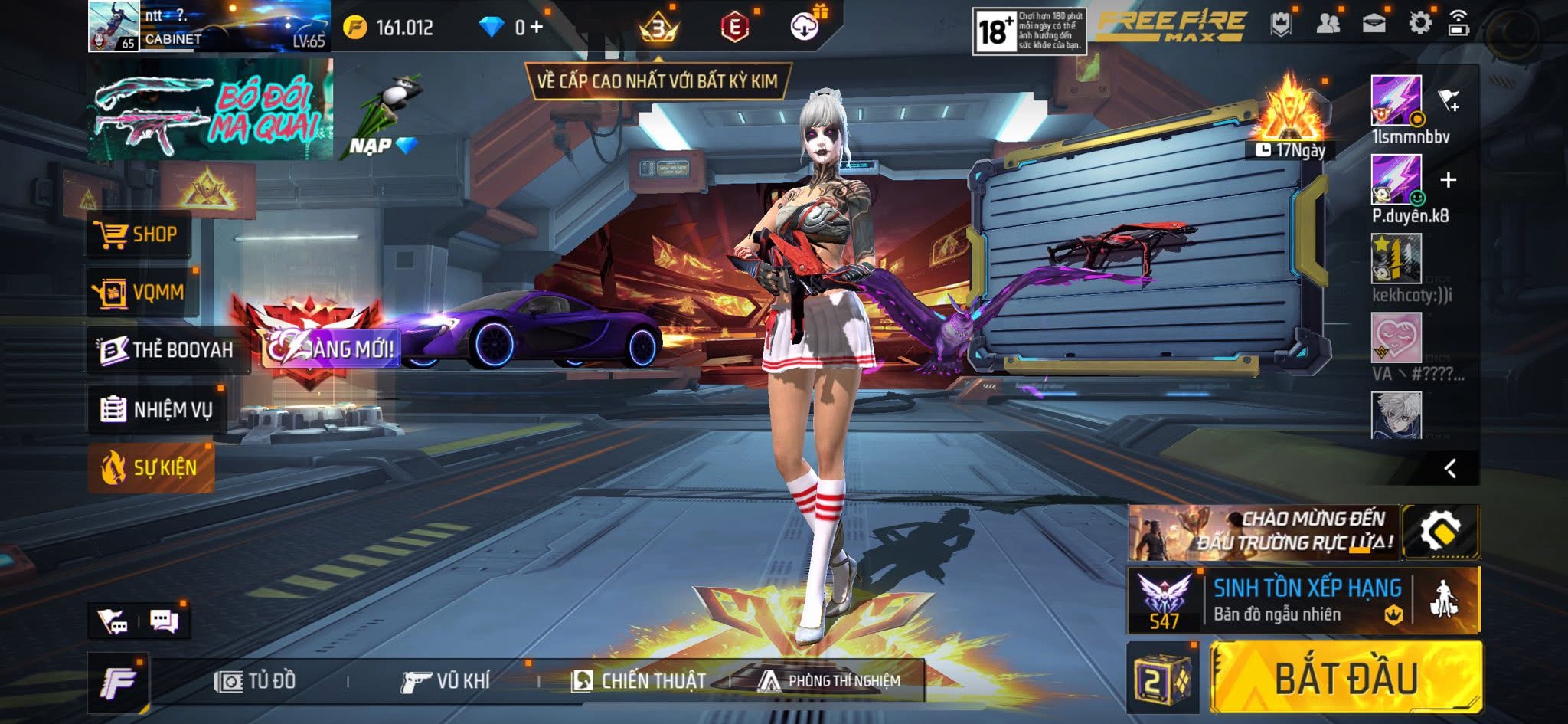Collapse the friends side panel arrow
The image size is (1568, 724).
1450,468
